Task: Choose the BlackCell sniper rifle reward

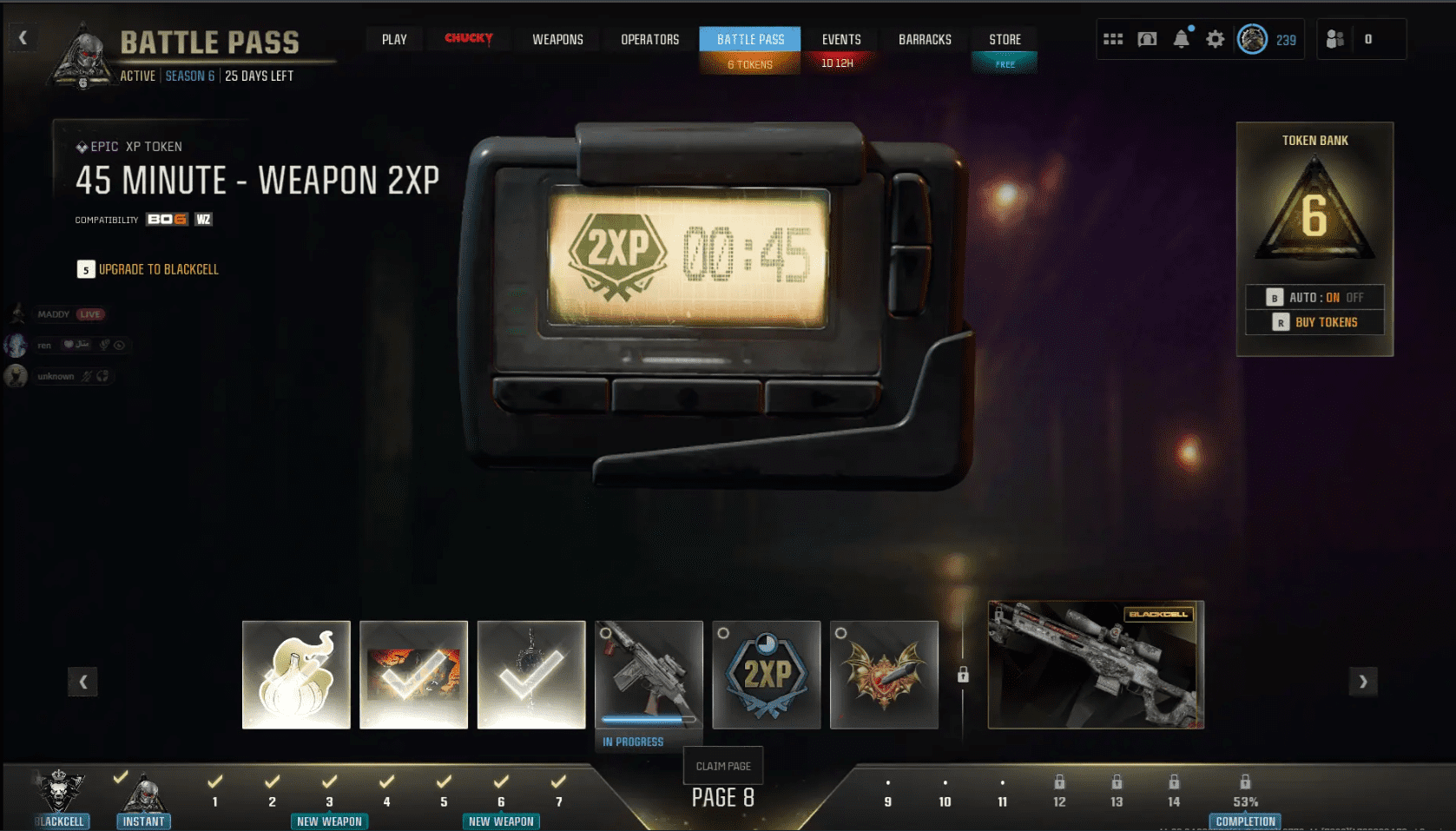Action: point(1096,664)
